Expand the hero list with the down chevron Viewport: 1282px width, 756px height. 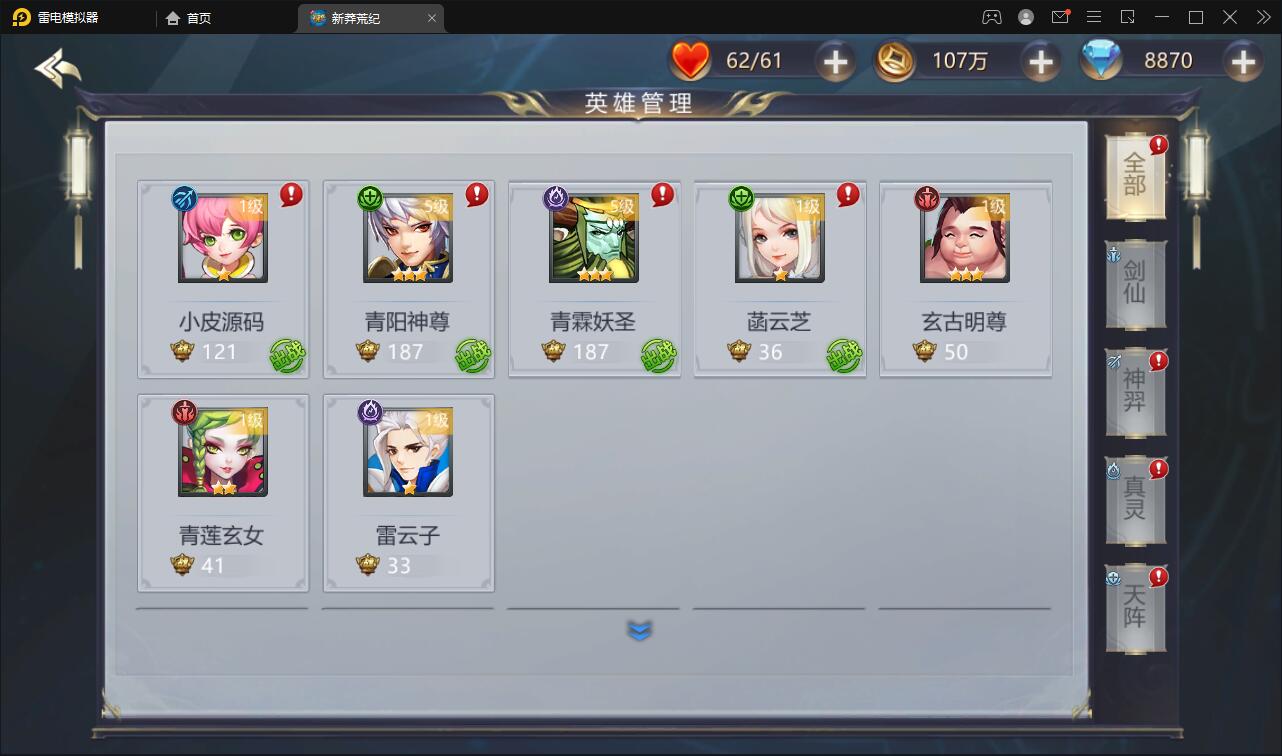point(639,630)
